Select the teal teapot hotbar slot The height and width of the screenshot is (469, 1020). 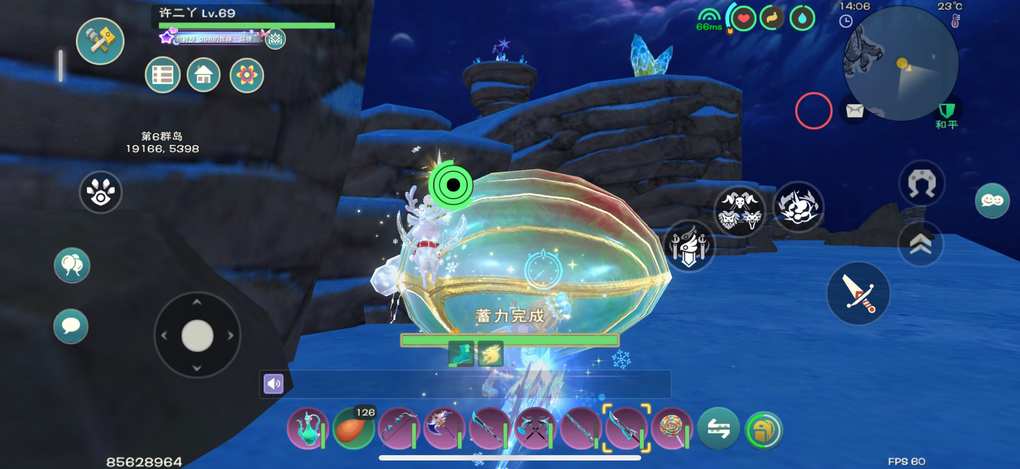307,428
